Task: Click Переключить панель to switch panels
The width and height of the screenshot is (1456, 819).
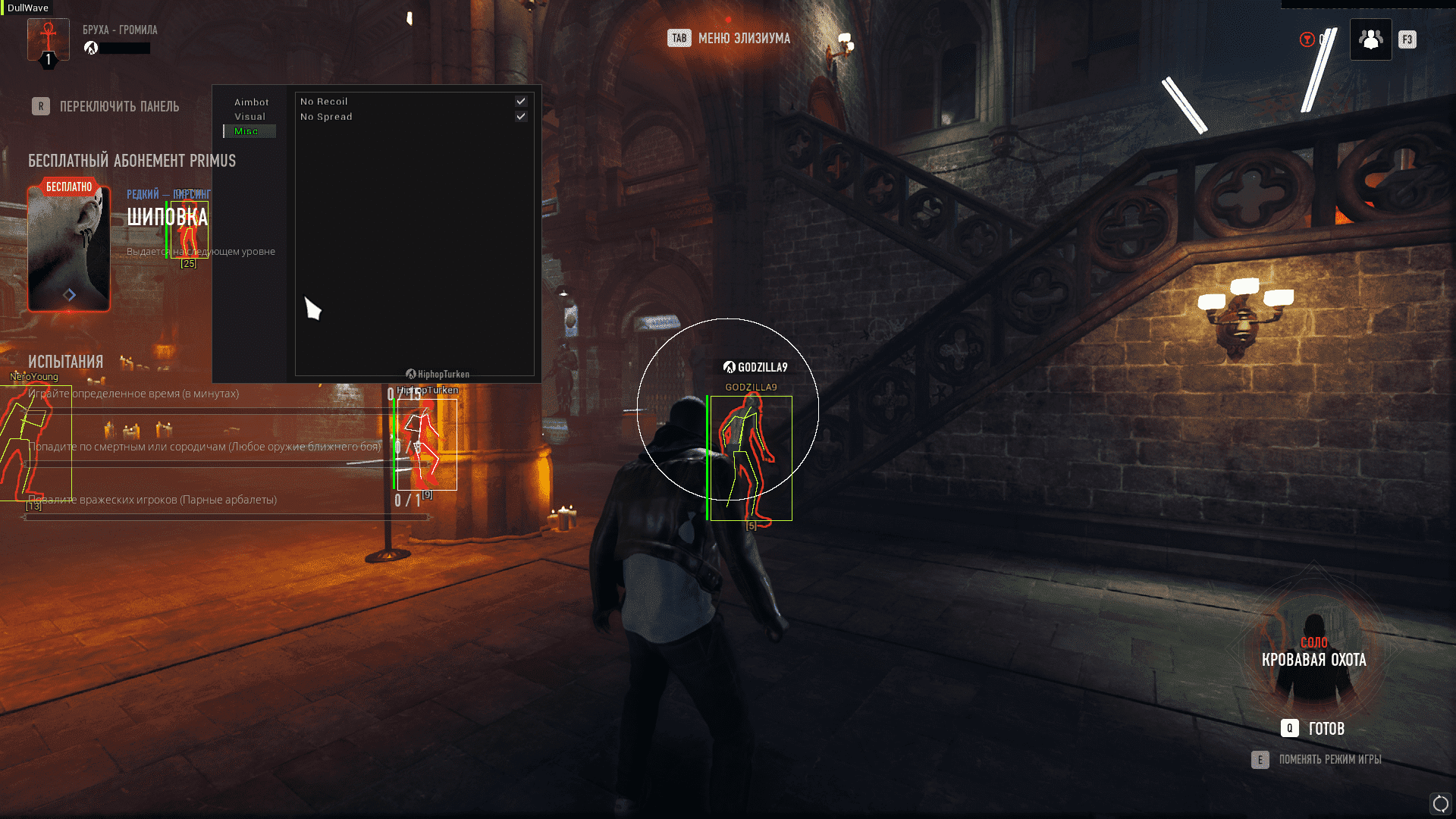Action: (x=119, y=107)
